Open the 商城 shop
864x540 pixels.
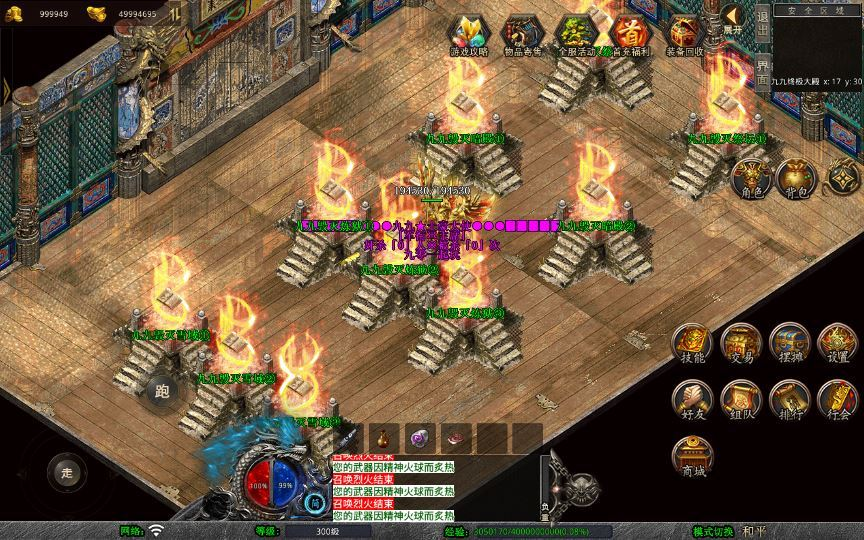(692, 455)
